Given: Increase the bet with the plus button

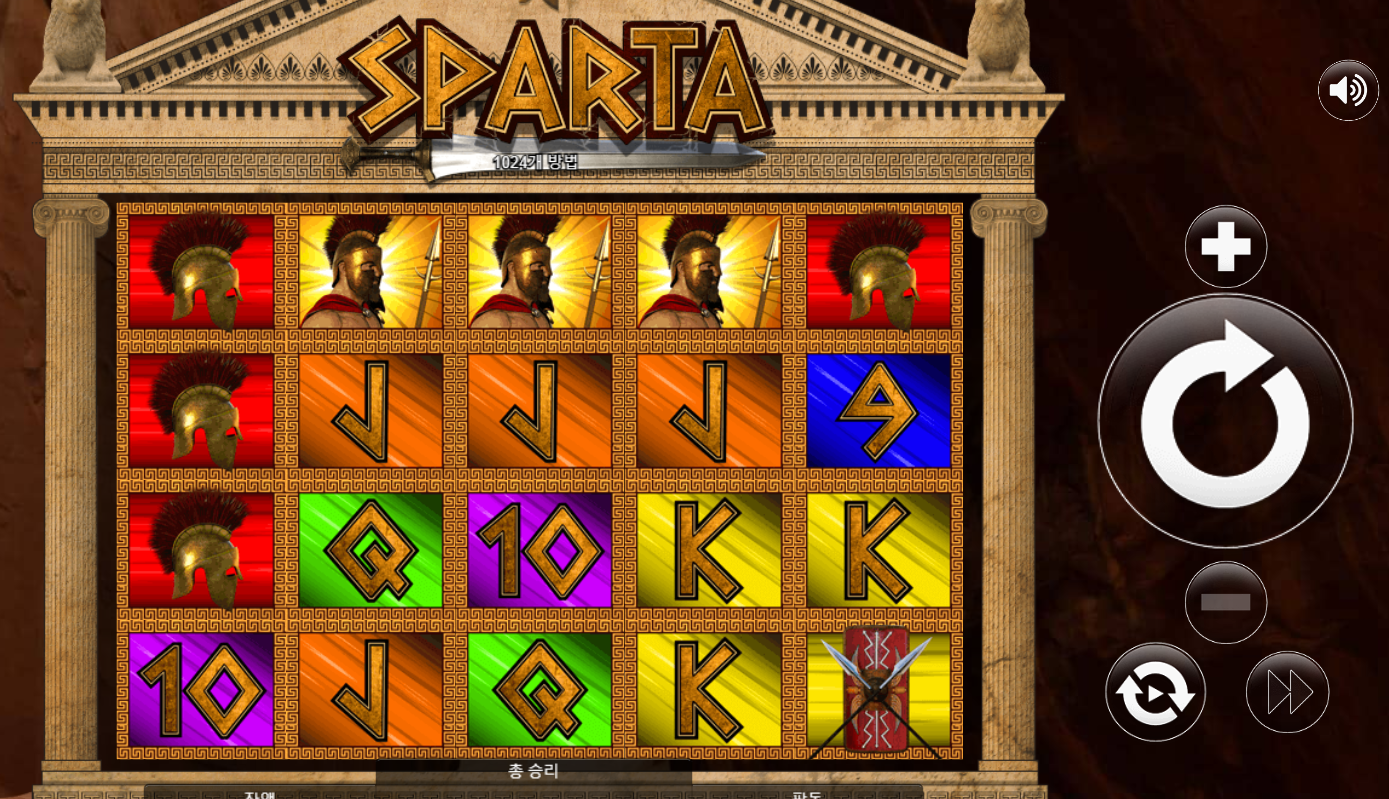Looking at the screenshot, I should (x=1226, y=246).
